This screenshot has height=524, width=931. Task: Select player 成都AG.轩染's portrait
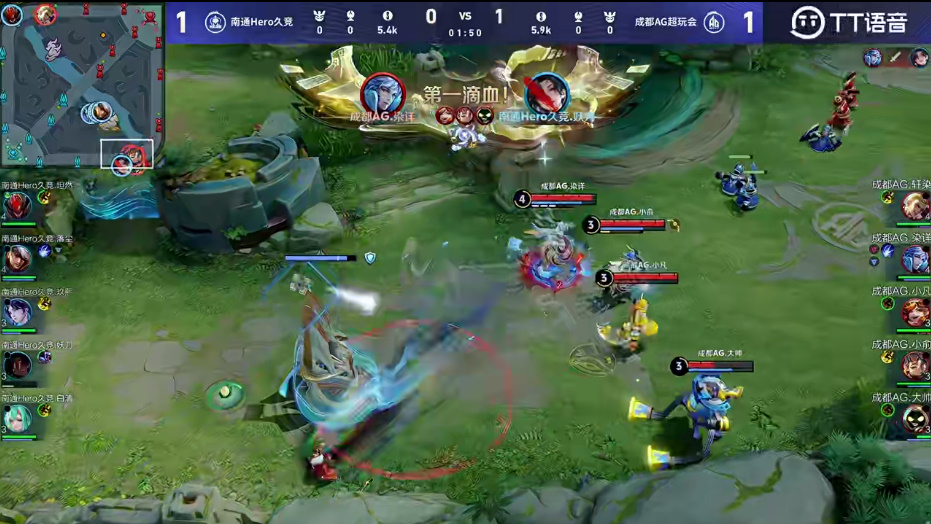[x=914, y=206]
